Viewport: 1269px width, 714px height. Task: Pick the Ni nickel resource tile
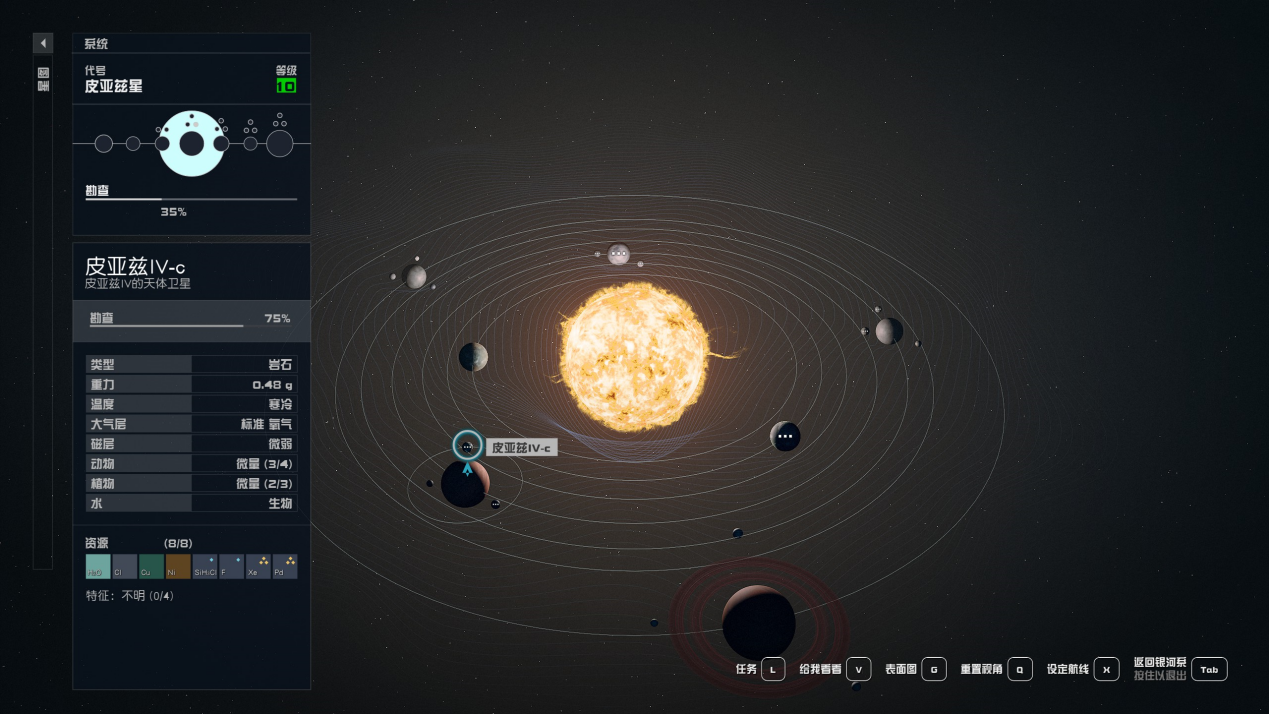178,567
